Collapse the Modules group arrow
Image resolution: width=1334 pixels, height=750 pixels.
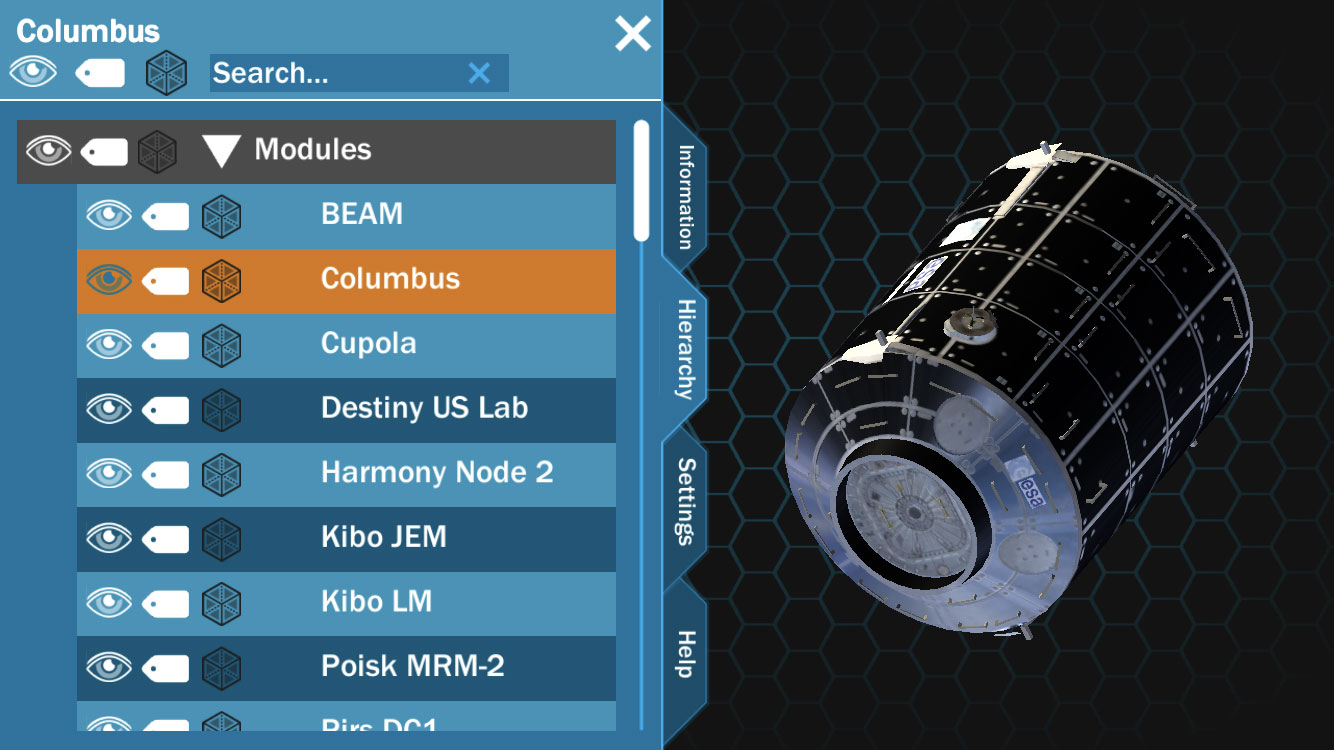pos(221,151)
